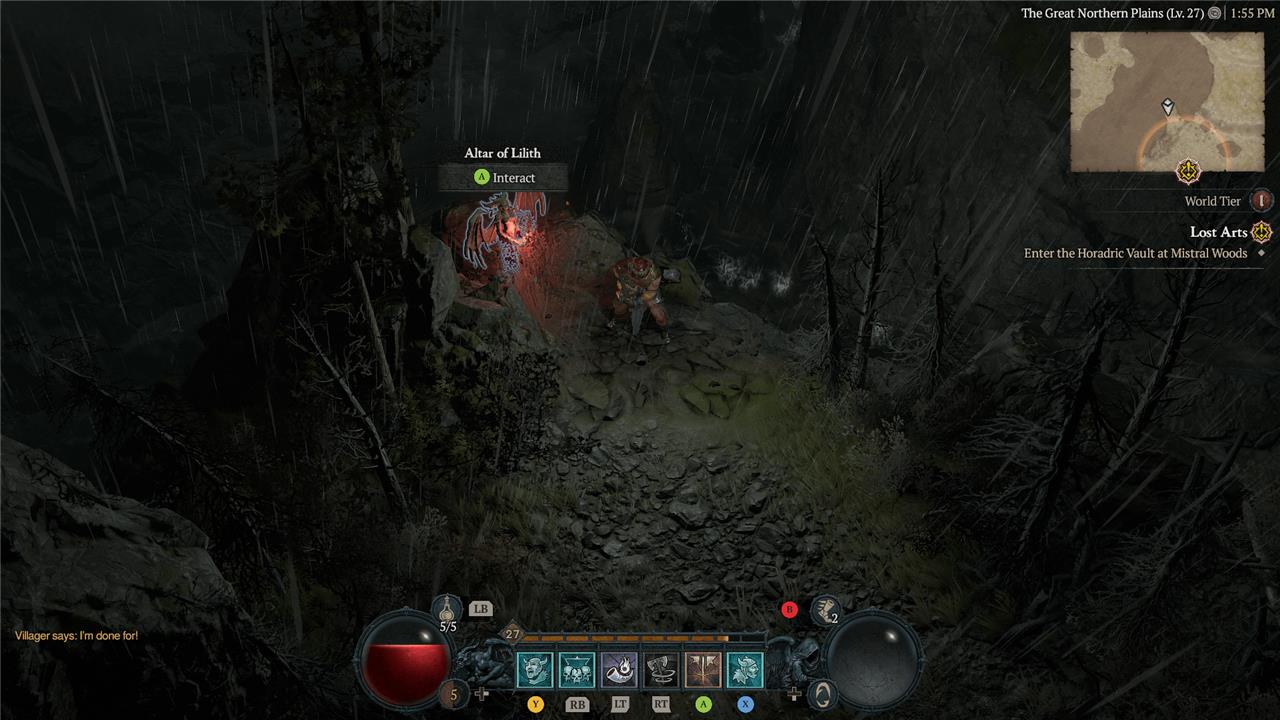Use the healing potion flask
Viewport: 1280px width, 720px height.
447,608
